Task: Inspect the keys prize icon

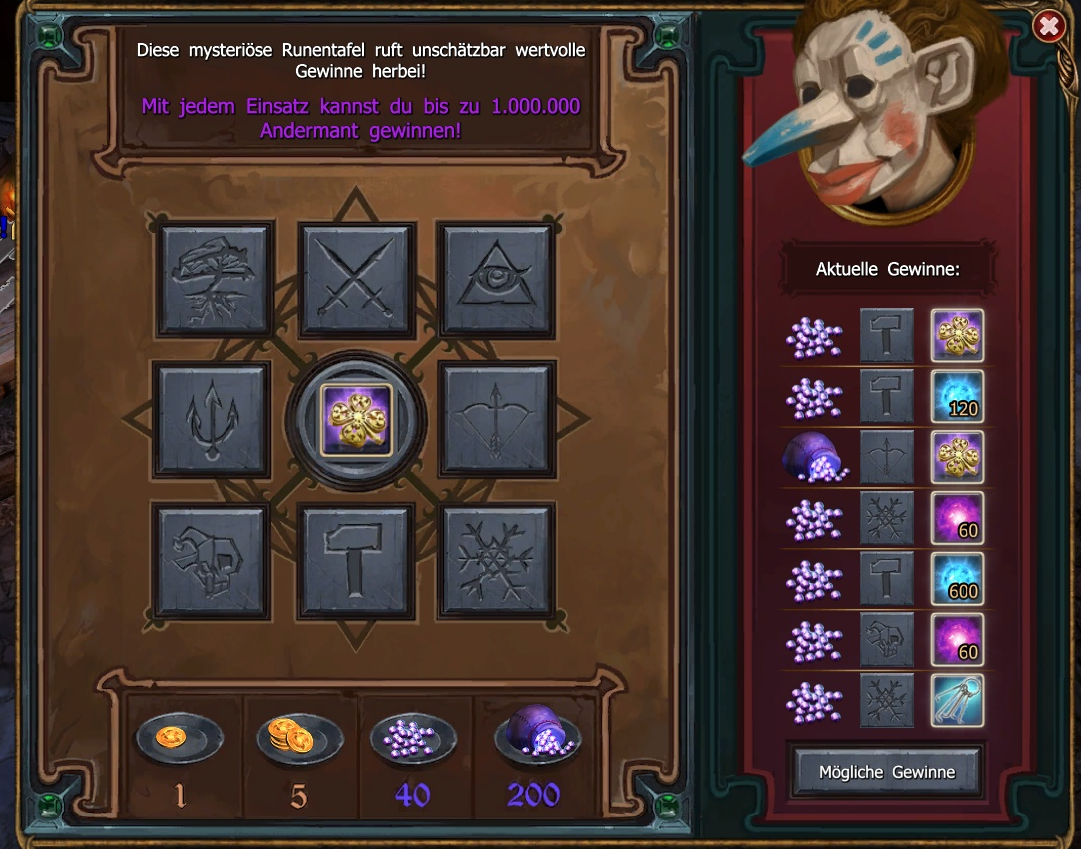Action: (x=957, y=700)
